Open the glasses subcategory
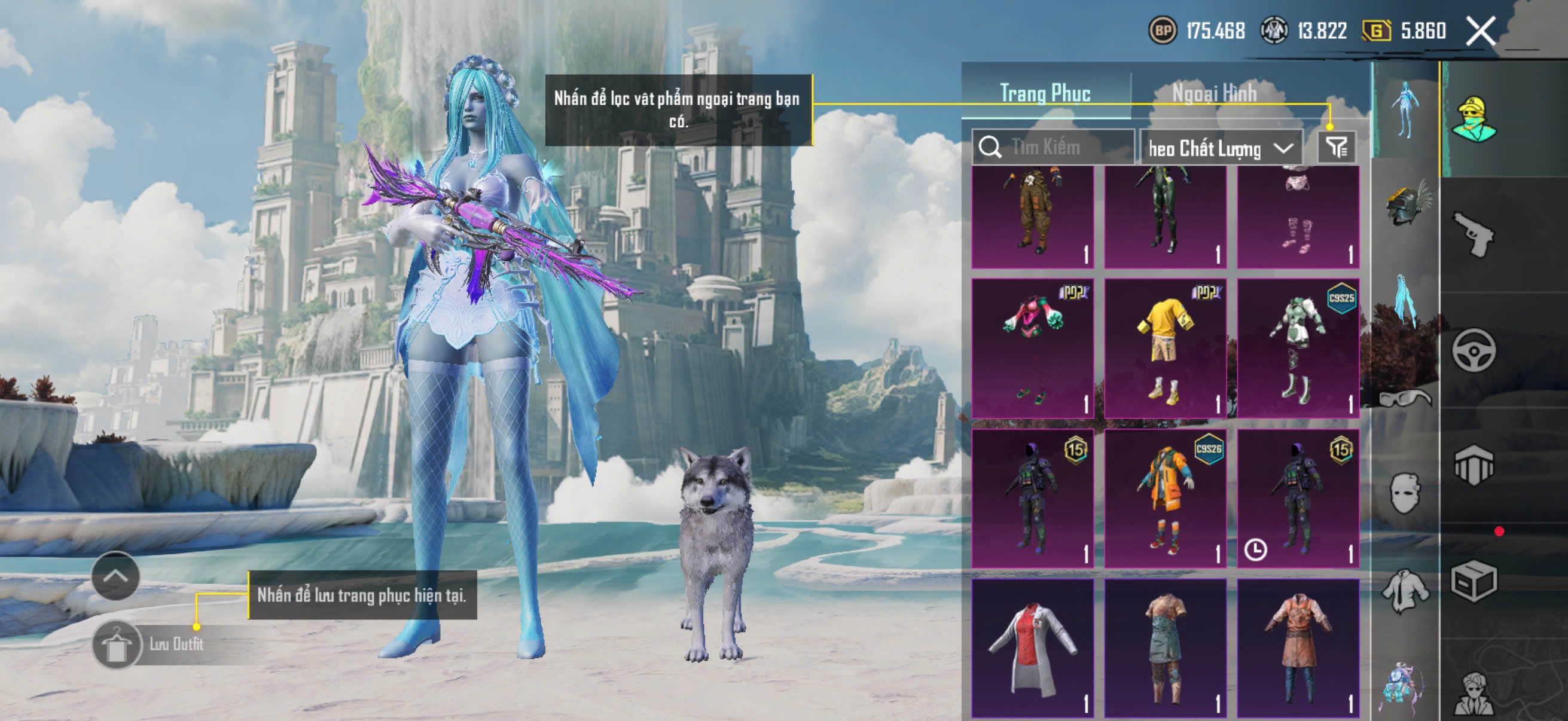Screen dimensions: 1568x721 click(1405, 399)
